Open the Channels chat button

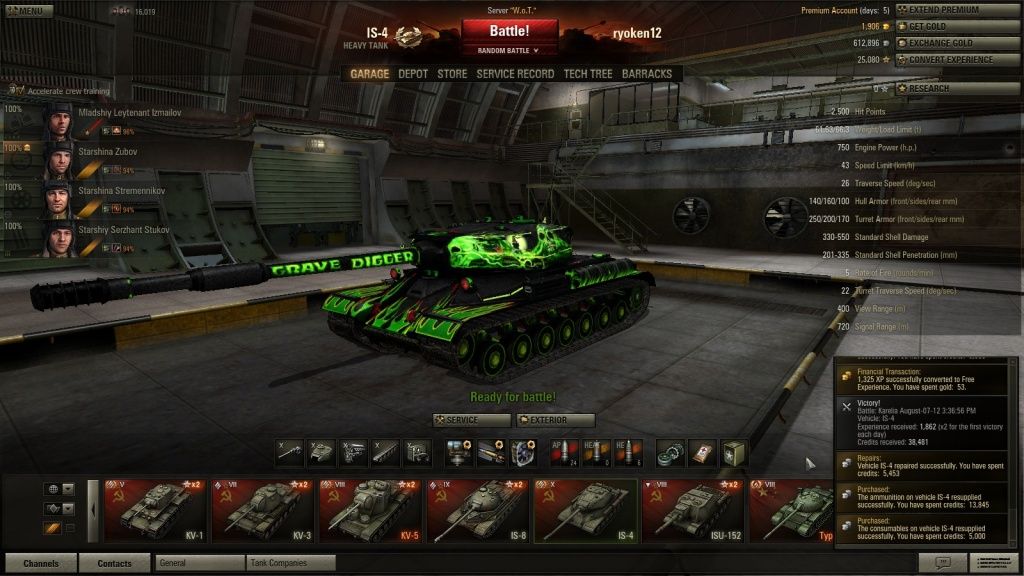(x=41, y=563)
